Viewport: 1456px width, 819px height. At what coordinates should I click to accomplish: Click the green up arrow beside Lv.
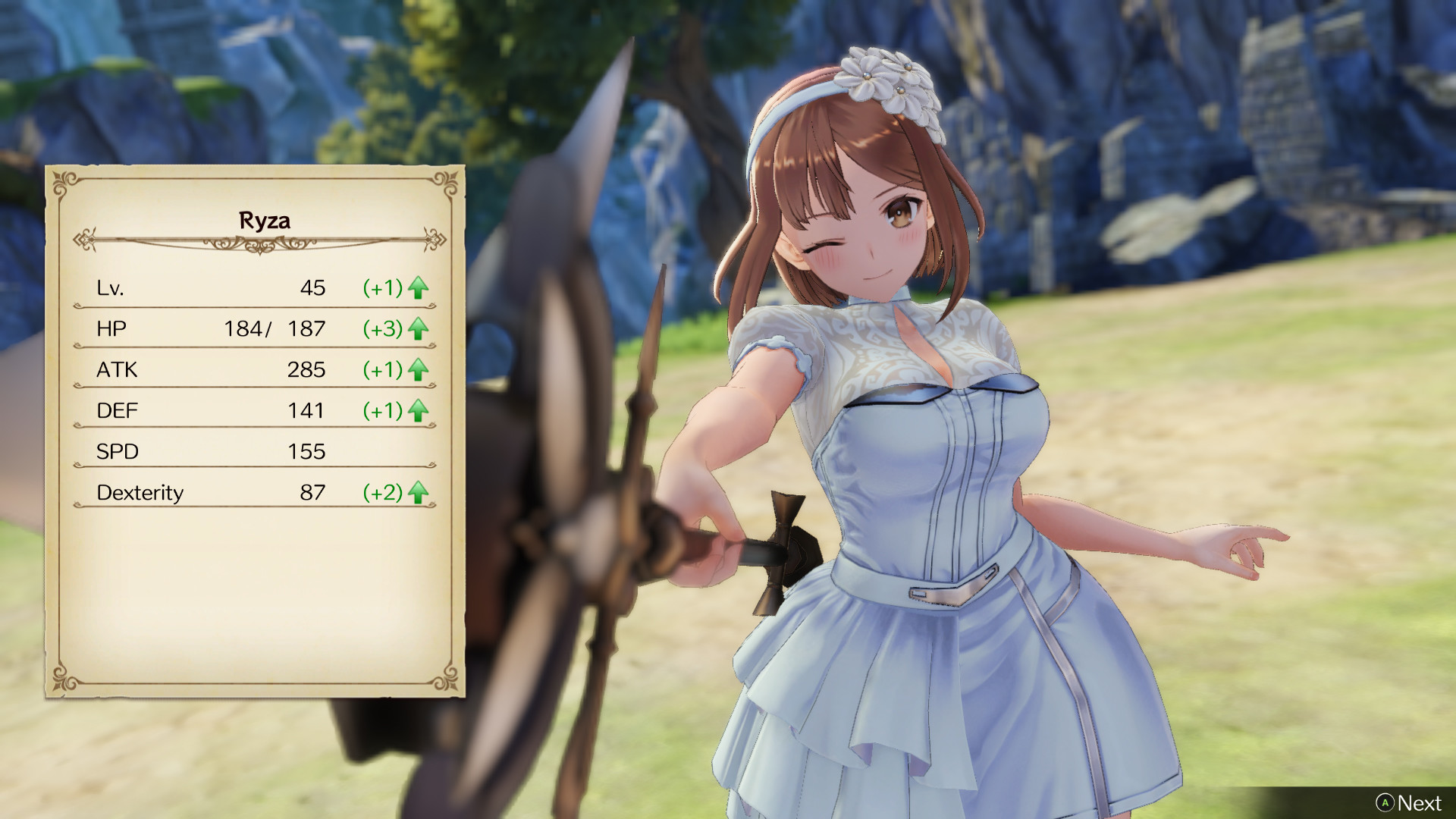point(417,288)
